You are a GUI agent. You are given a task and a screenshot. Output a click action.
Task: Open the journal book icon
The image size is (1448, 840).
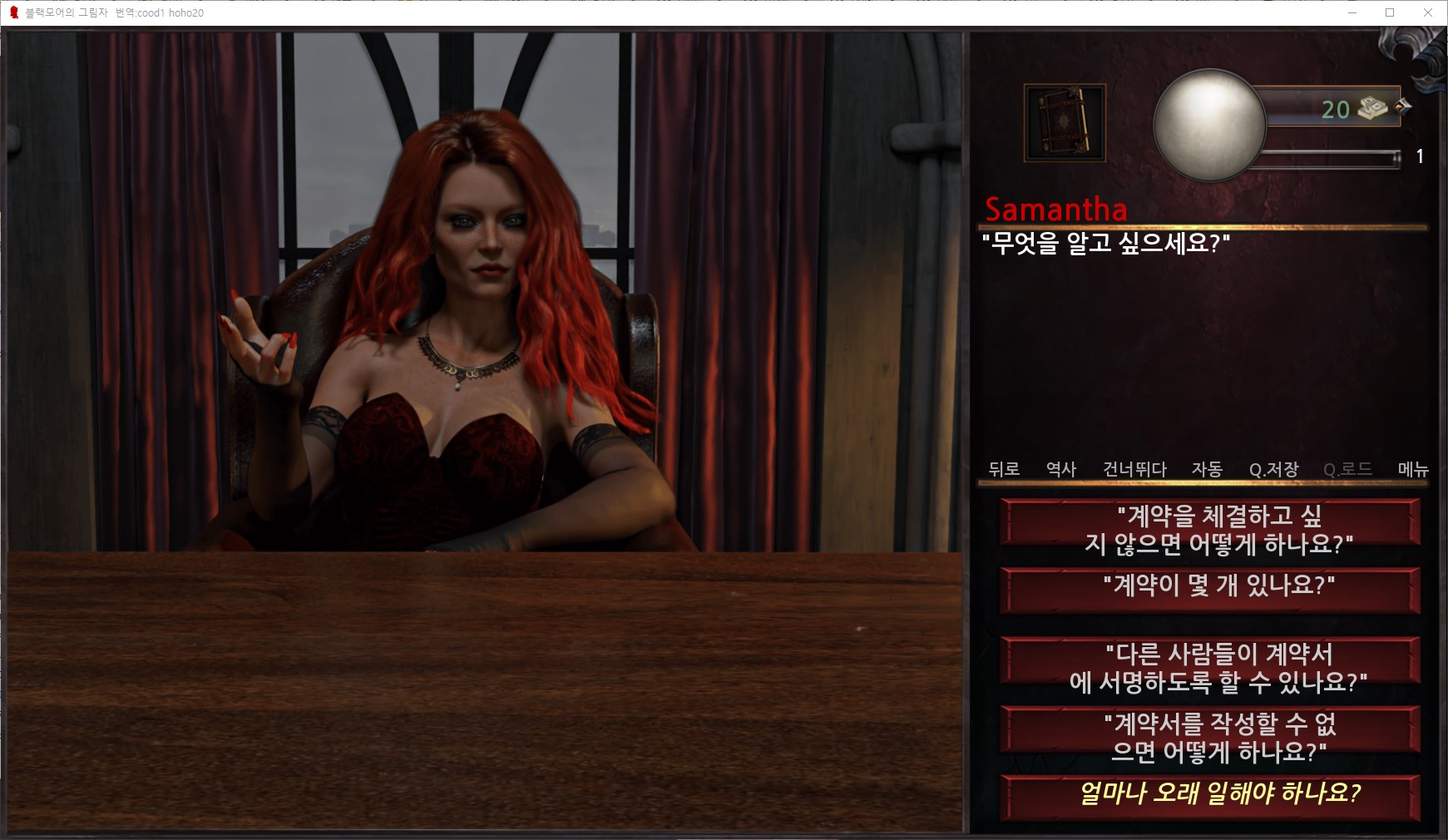point(1064,123)
